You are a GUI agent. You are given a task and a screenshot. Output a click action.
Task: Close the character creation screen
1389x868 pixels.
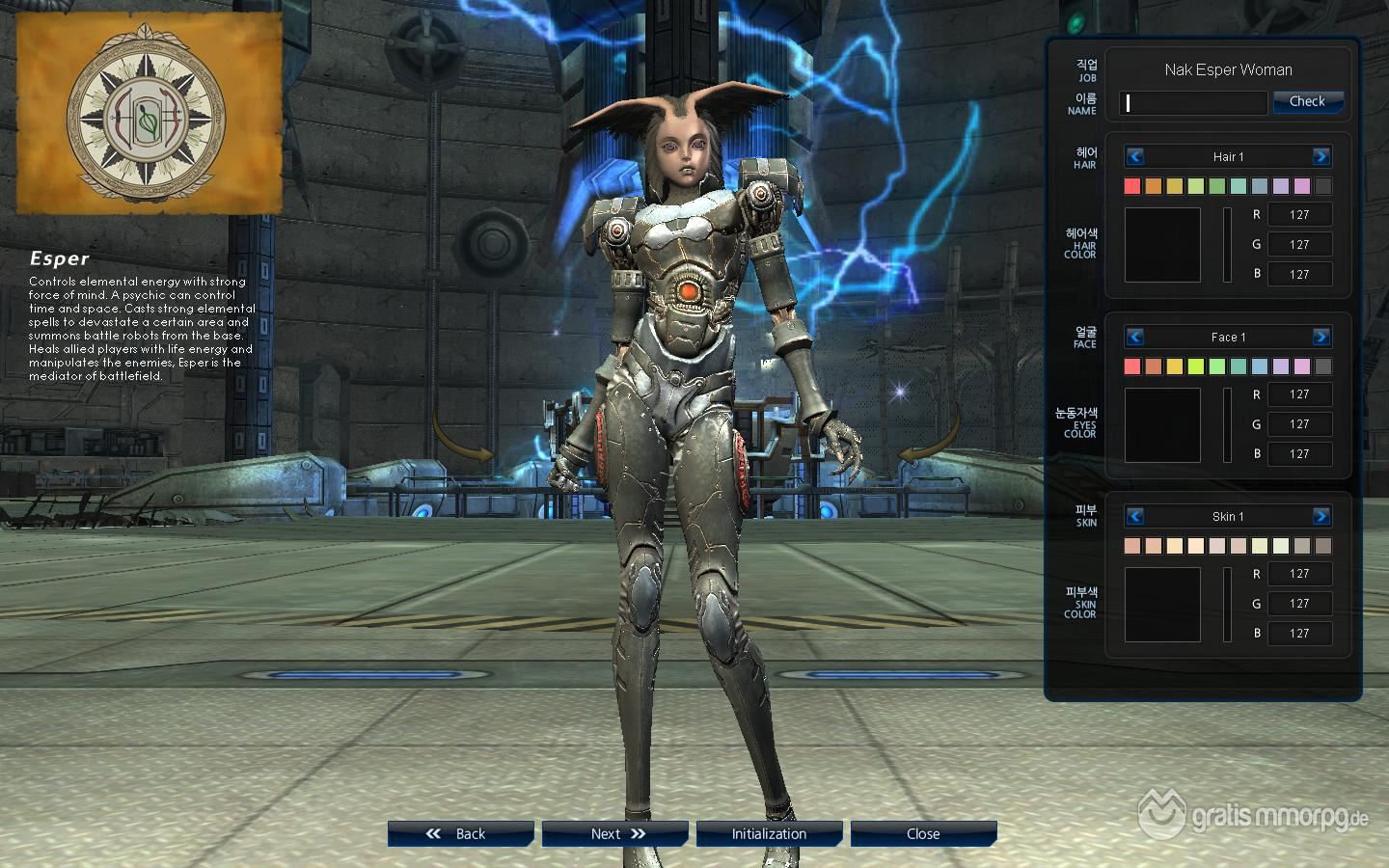tap(923, 834)
